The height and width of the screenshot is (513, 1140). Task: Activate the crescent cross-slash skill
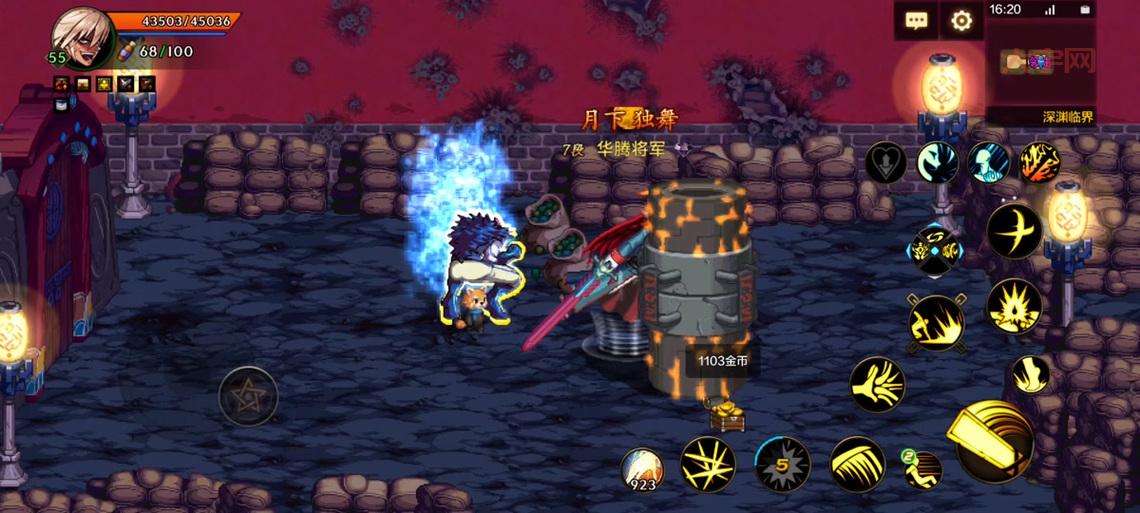[1014, 231]
